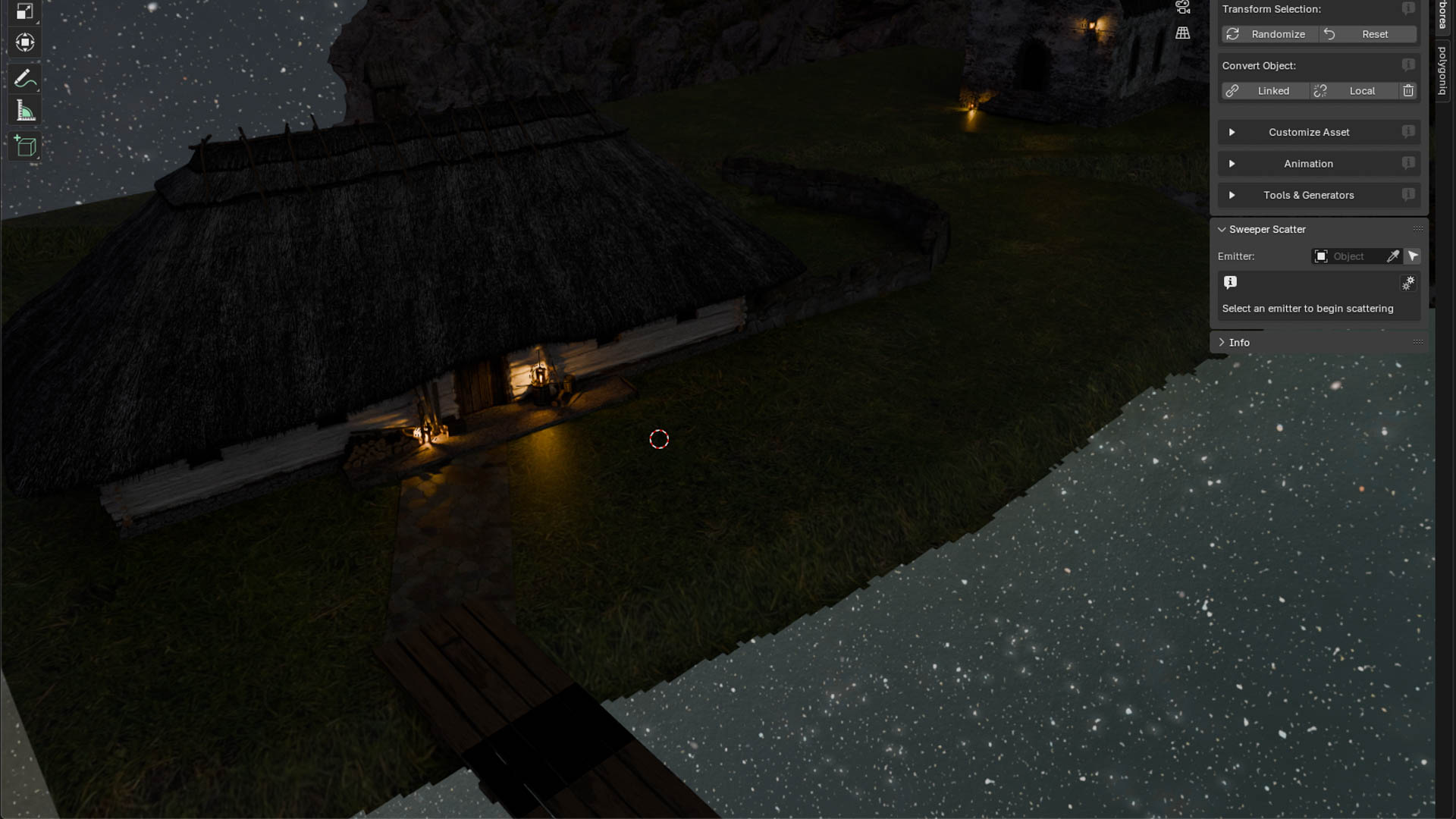Open the Emitter object field
Screen dimensions: 1456x819
point(1348,256)
